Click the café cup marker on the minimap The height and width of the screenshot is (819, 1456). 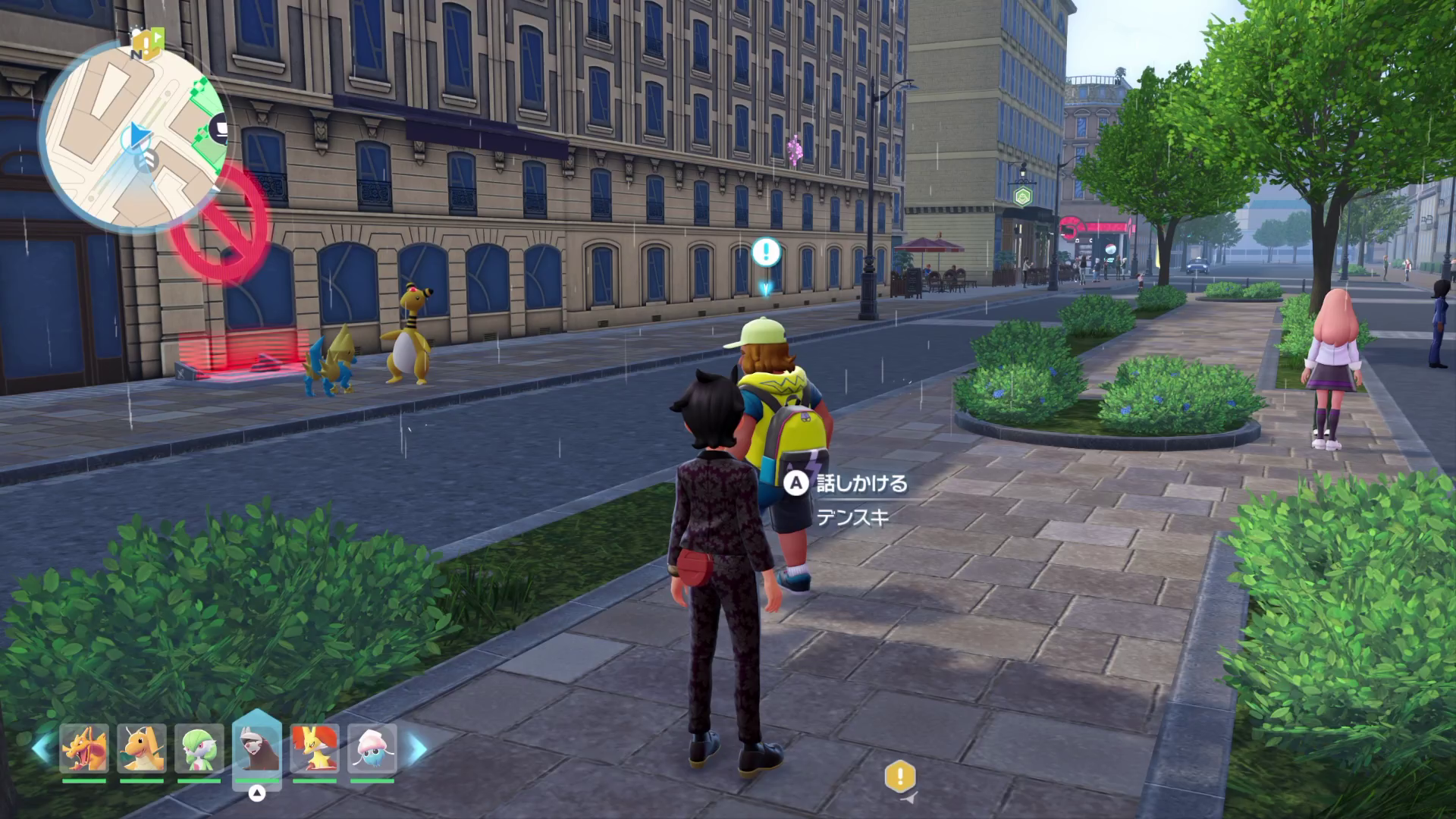tap(221, 128)
